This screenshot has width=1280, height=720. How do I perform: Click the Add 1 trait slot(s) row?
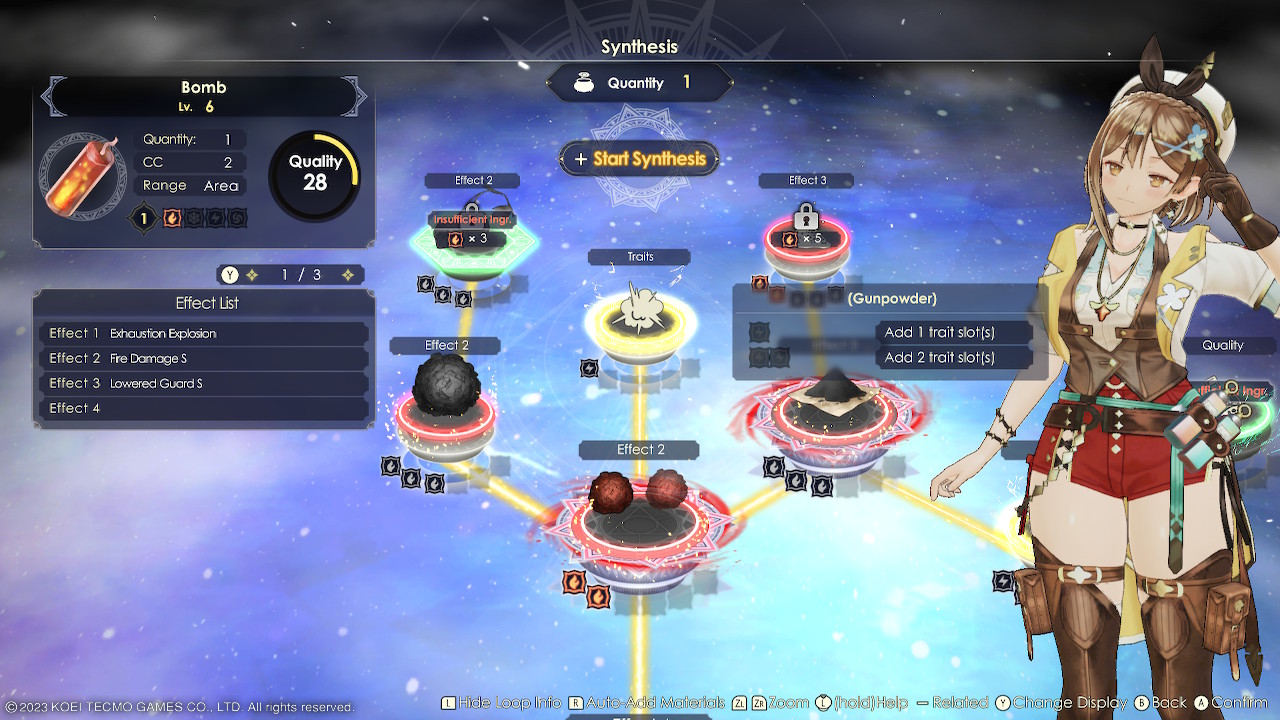pyautogui.click(x=939, y=332)
